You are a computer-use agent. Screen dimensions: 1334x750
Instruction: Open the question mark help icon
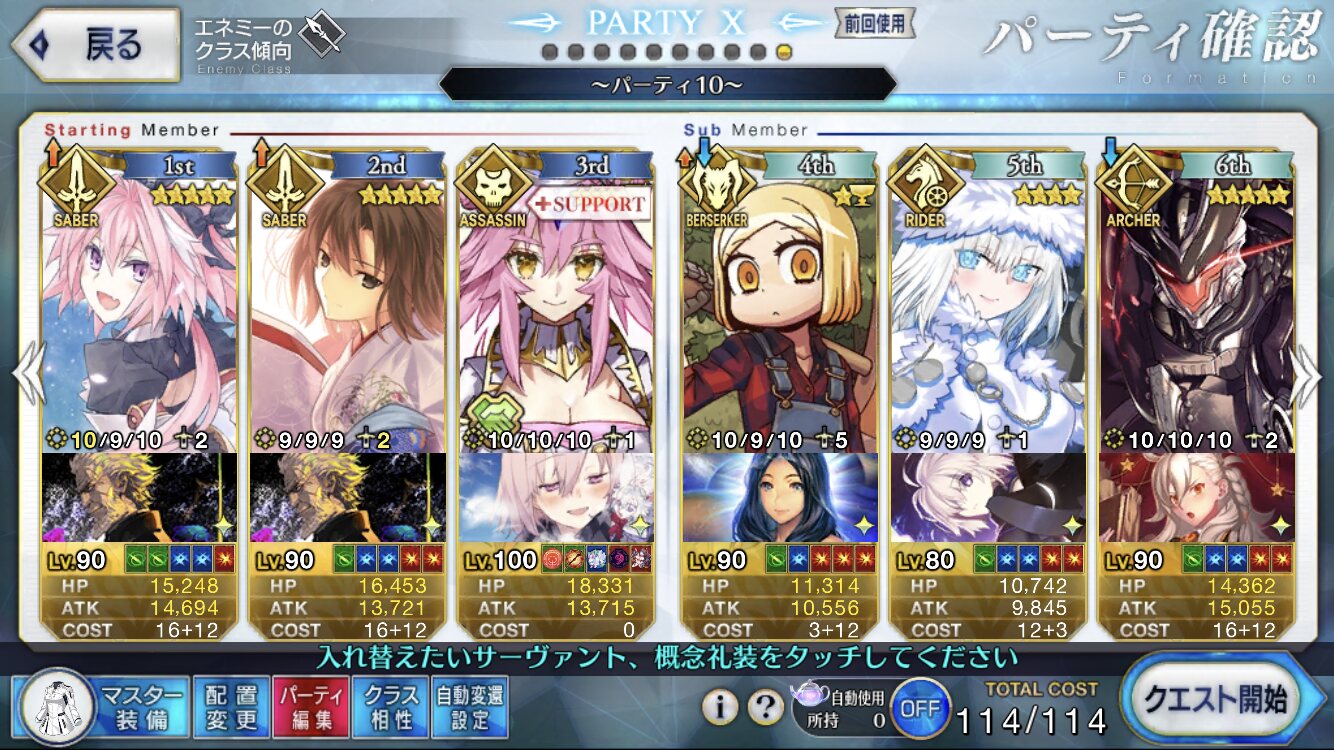(x=765, y=707)
